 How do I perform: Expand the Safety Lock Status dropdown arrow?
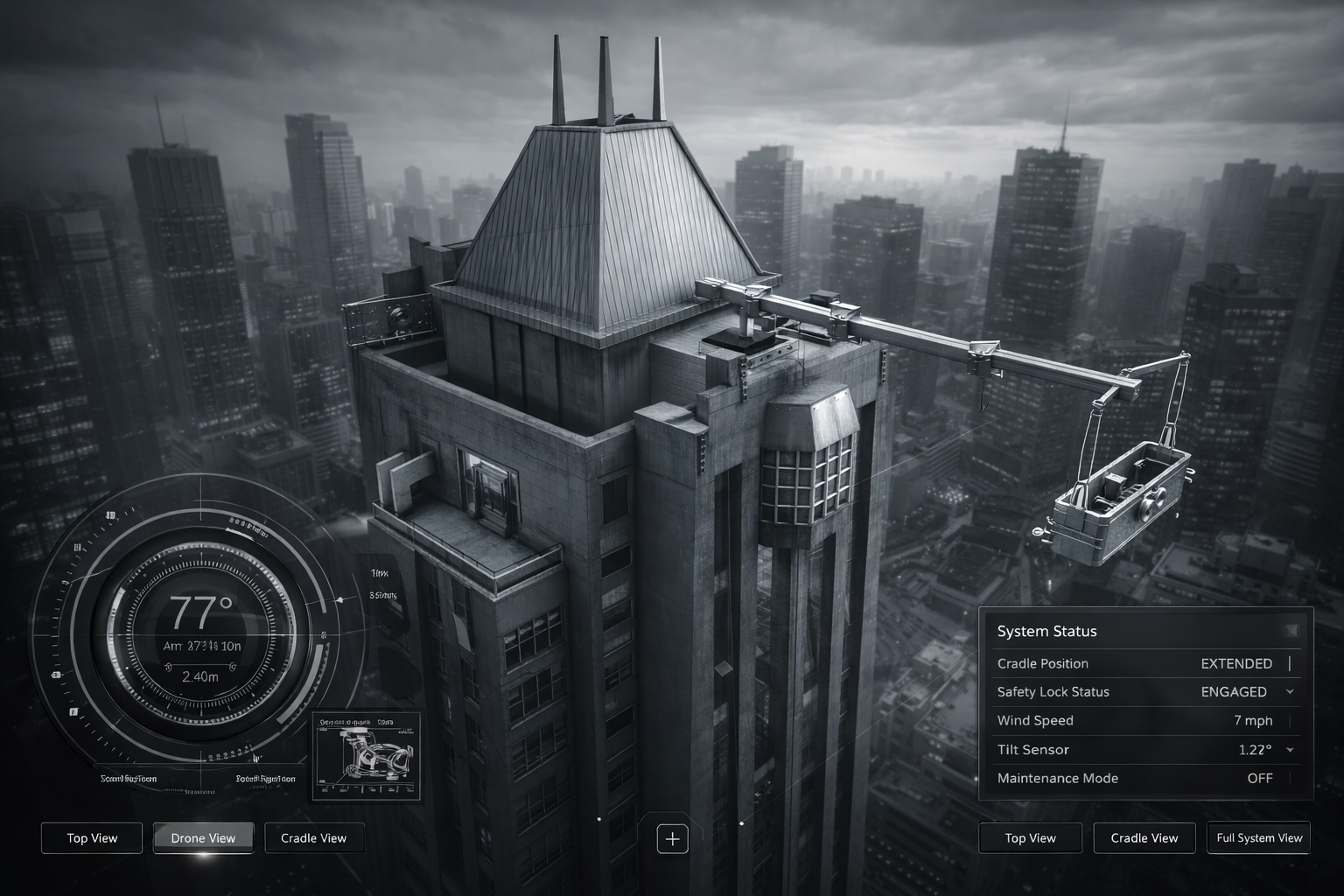coord(1290,692)
